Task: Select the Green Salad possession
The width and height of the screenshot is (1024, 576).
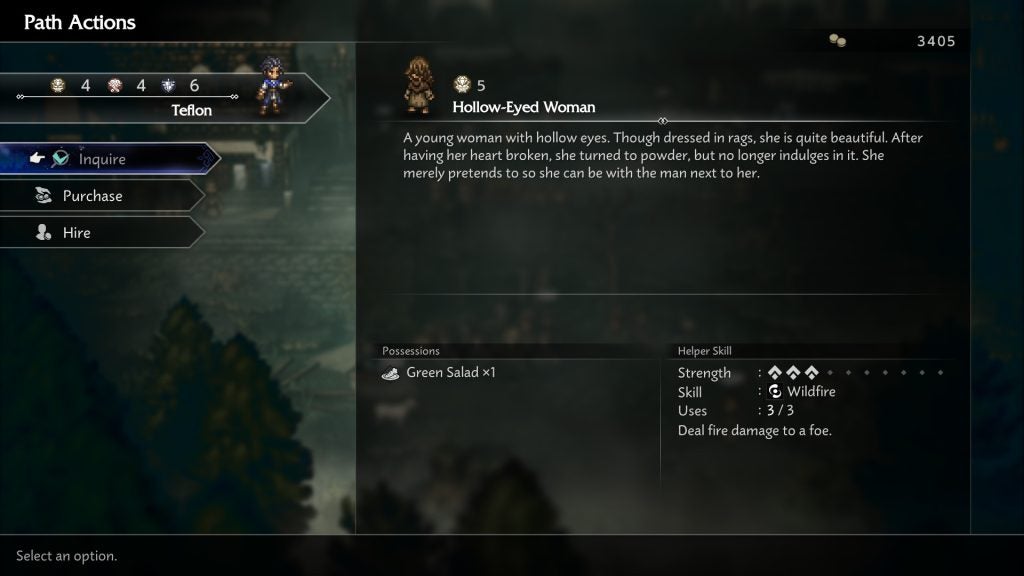Action: pos(450,373)
